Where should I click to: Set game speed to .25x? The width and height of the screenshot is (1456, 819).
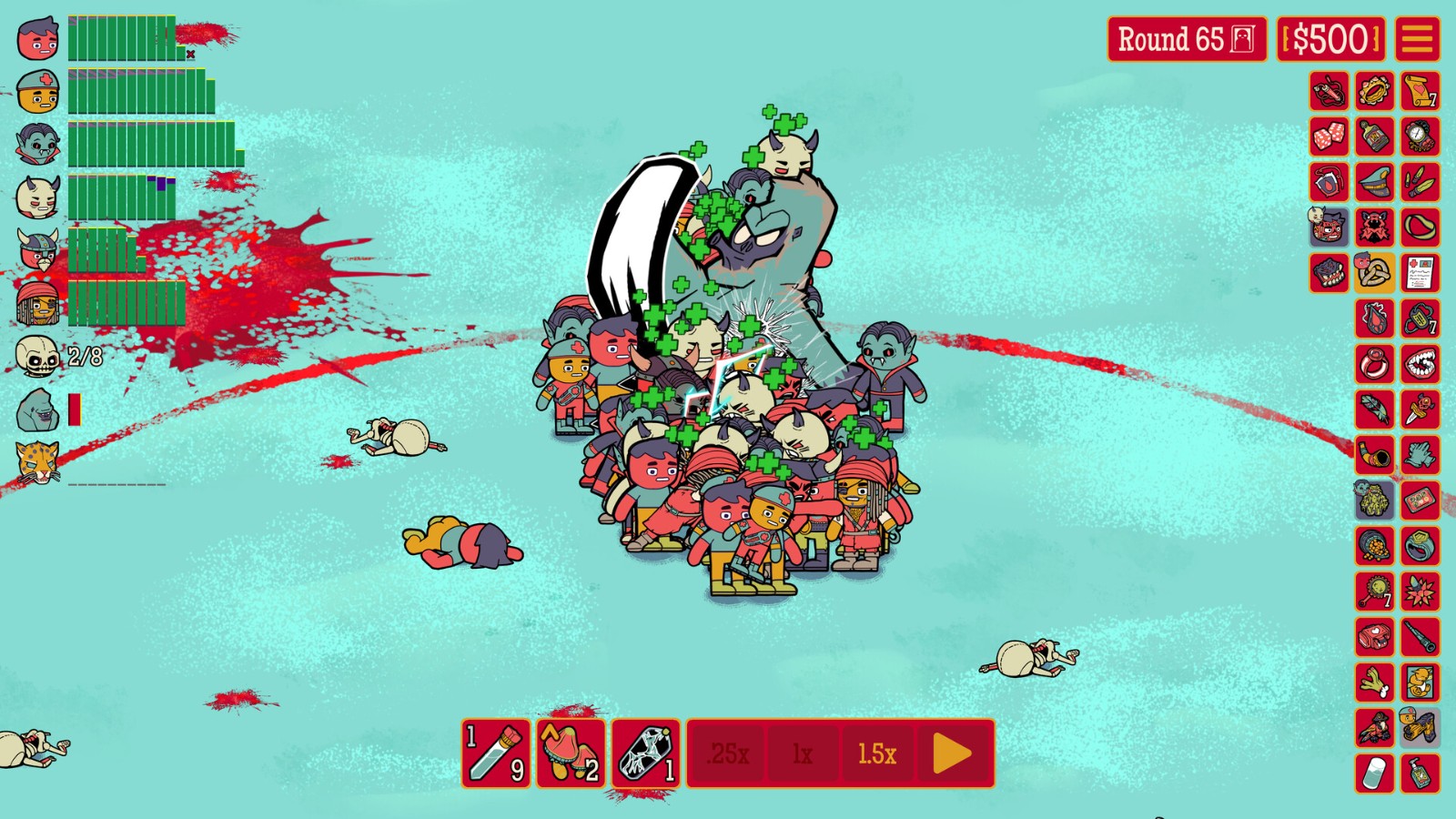click(x=729, y=753)
